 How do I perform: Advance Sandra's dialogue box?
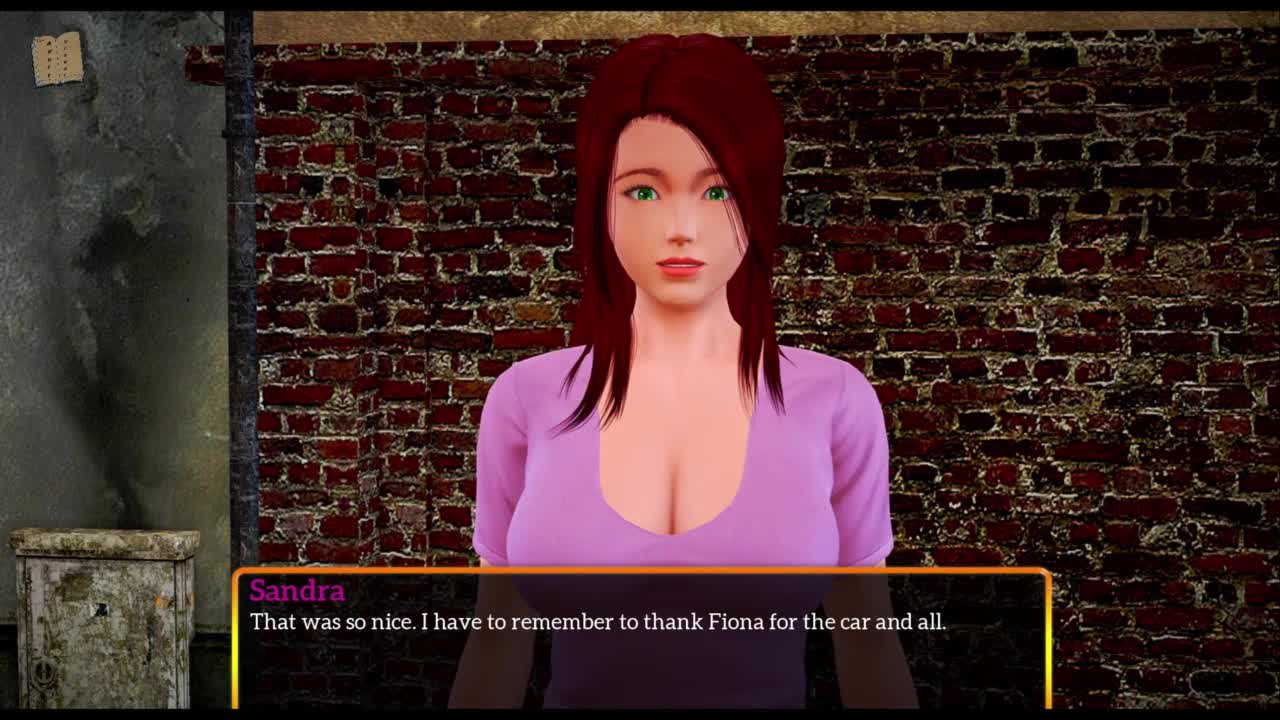(x=641, y=639)
